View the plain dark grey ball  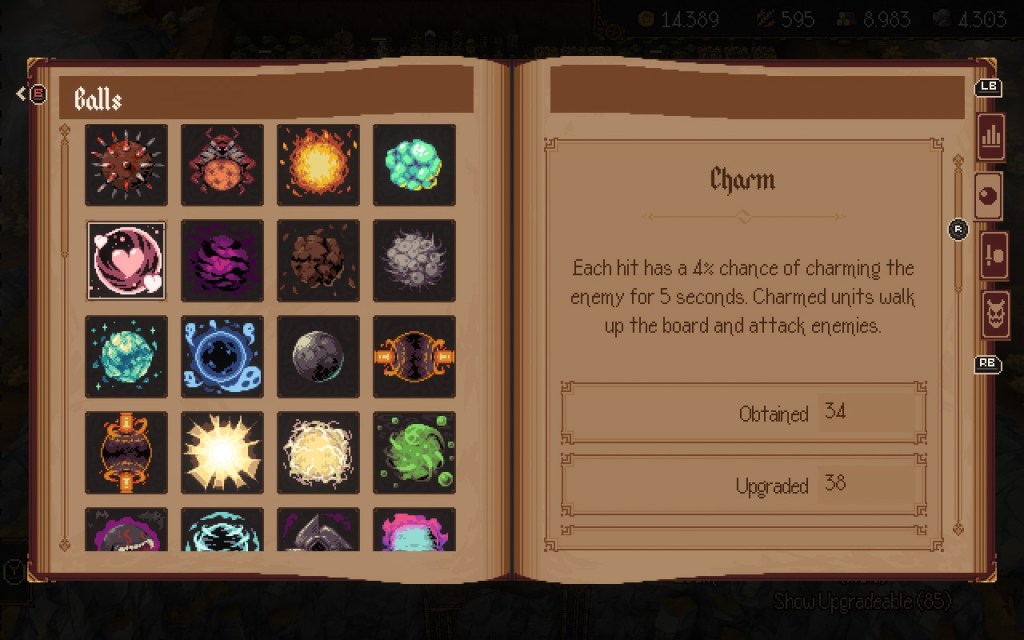pyautogui.click(x=318, y=357)
